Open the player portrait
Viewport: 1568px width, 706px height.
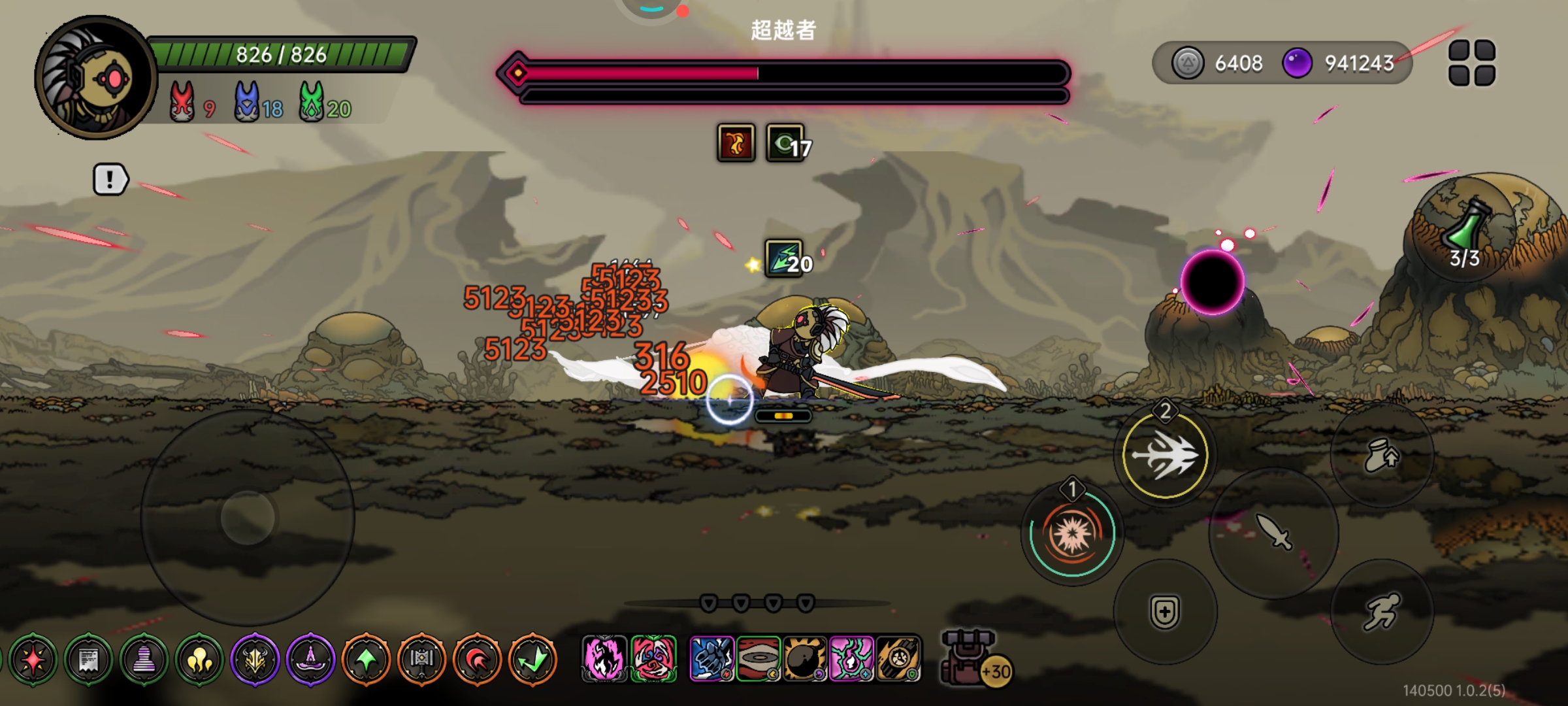[95, 78]
